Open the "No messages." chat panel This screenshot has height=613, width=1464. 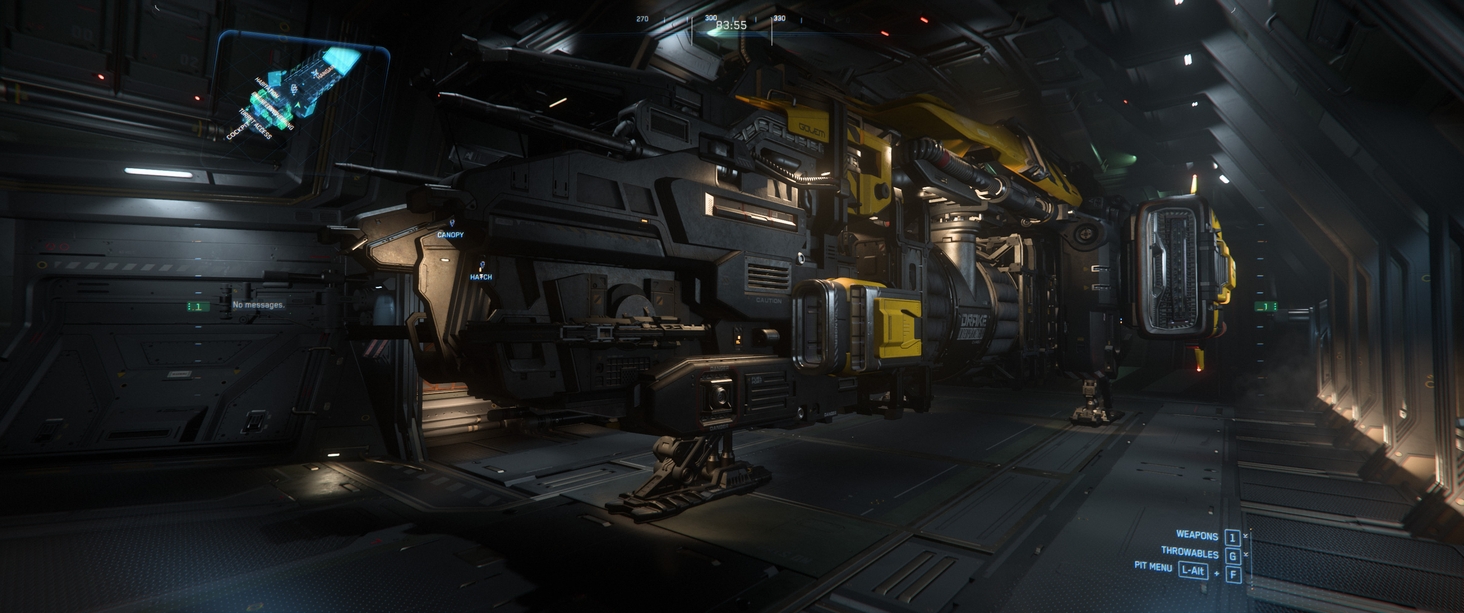258,304
